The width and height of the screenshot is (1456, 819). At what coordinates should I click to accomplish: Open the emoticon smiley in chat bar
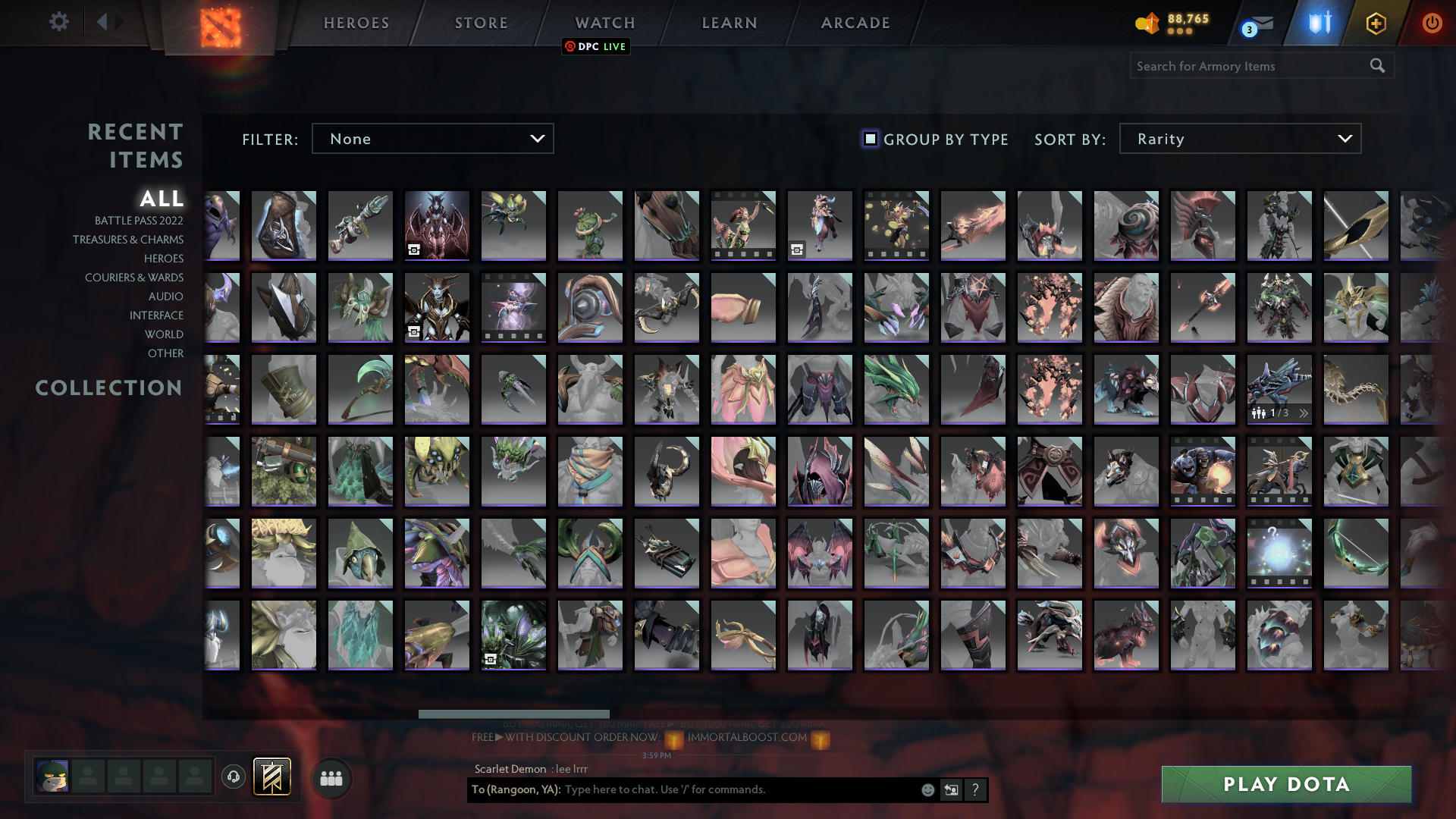[x=927, y=789]
